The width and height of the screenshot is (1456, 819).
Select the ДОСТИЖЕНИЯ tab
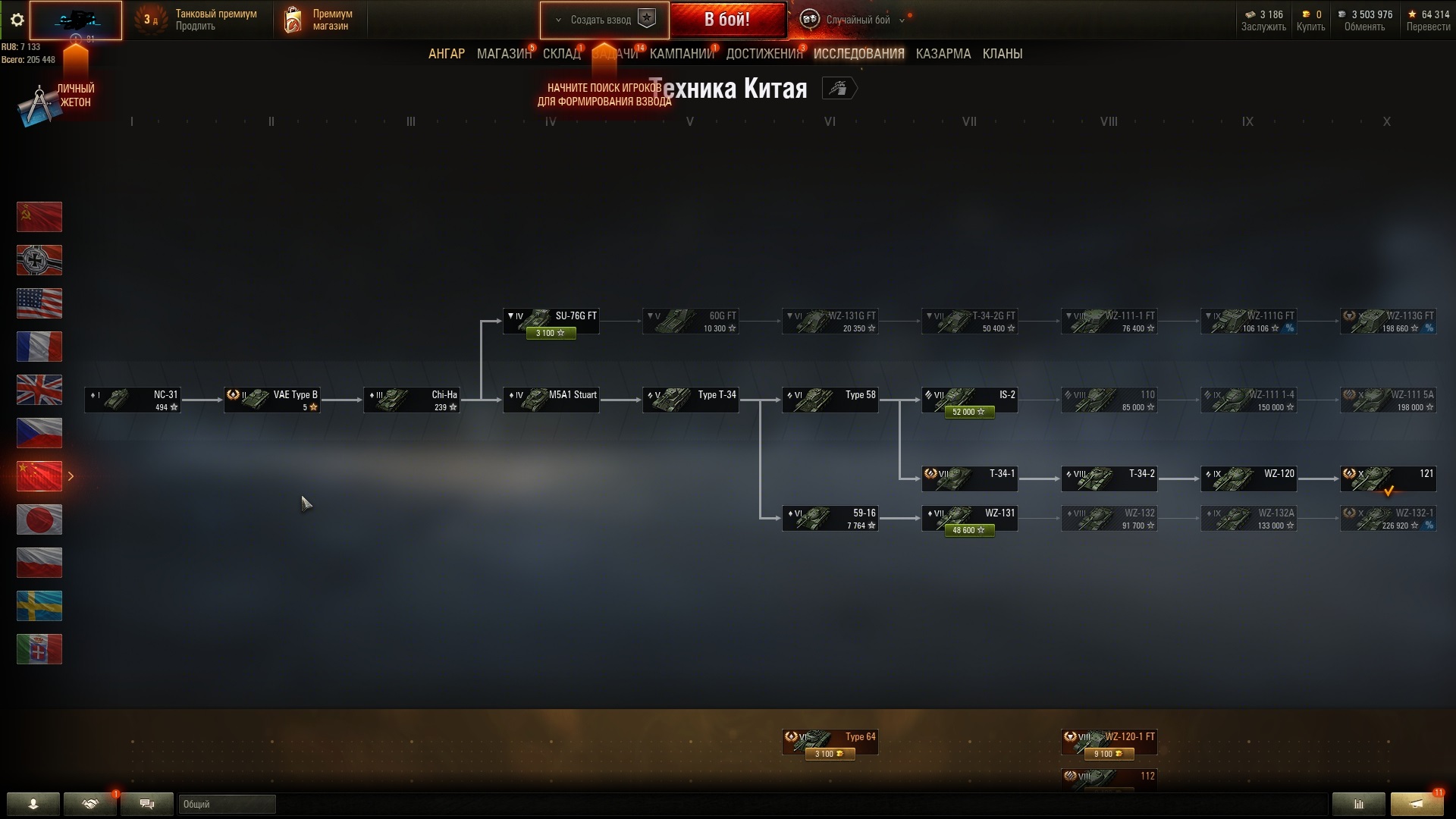(x=764, y=54)
